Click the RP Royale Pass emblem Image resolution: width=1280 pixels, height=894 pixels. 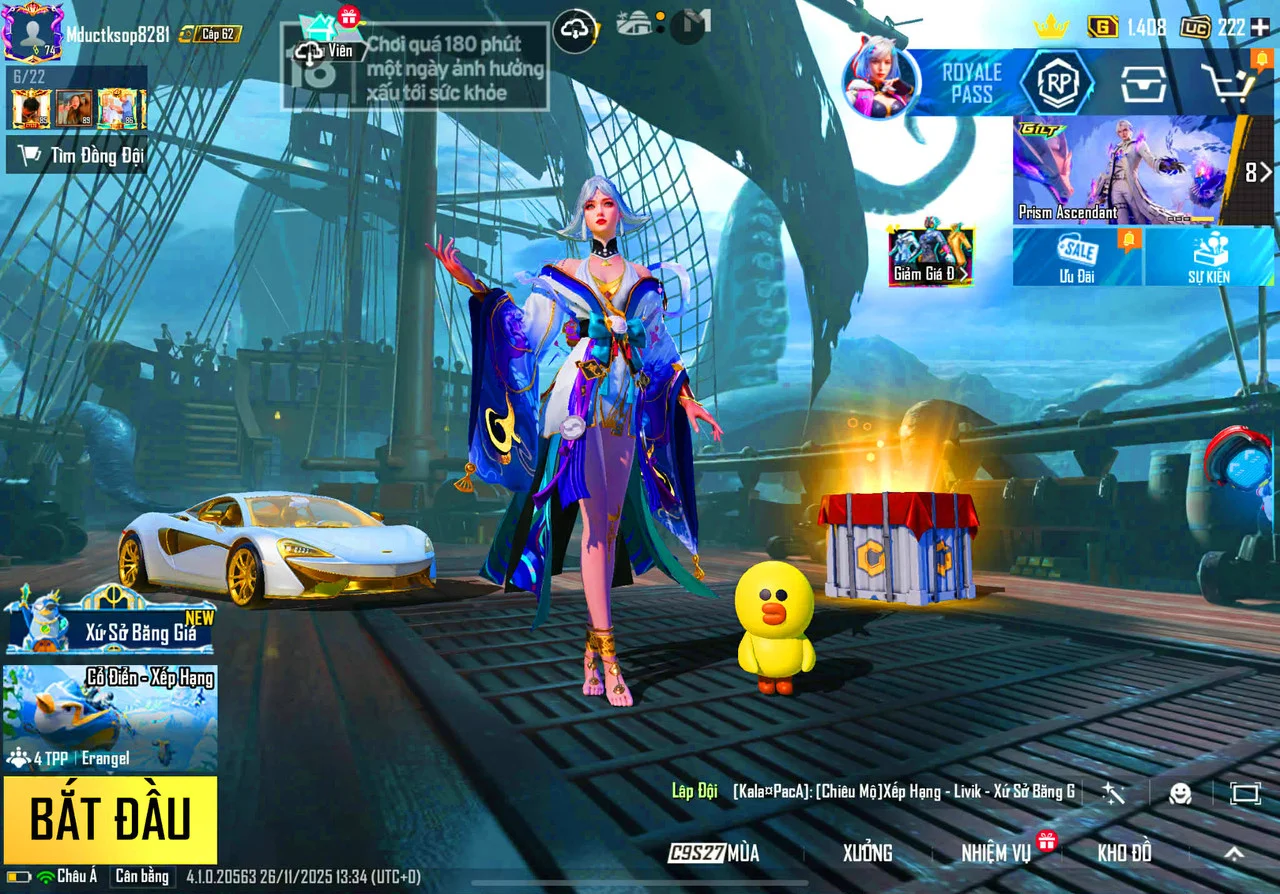click(x=1057, y=84)
